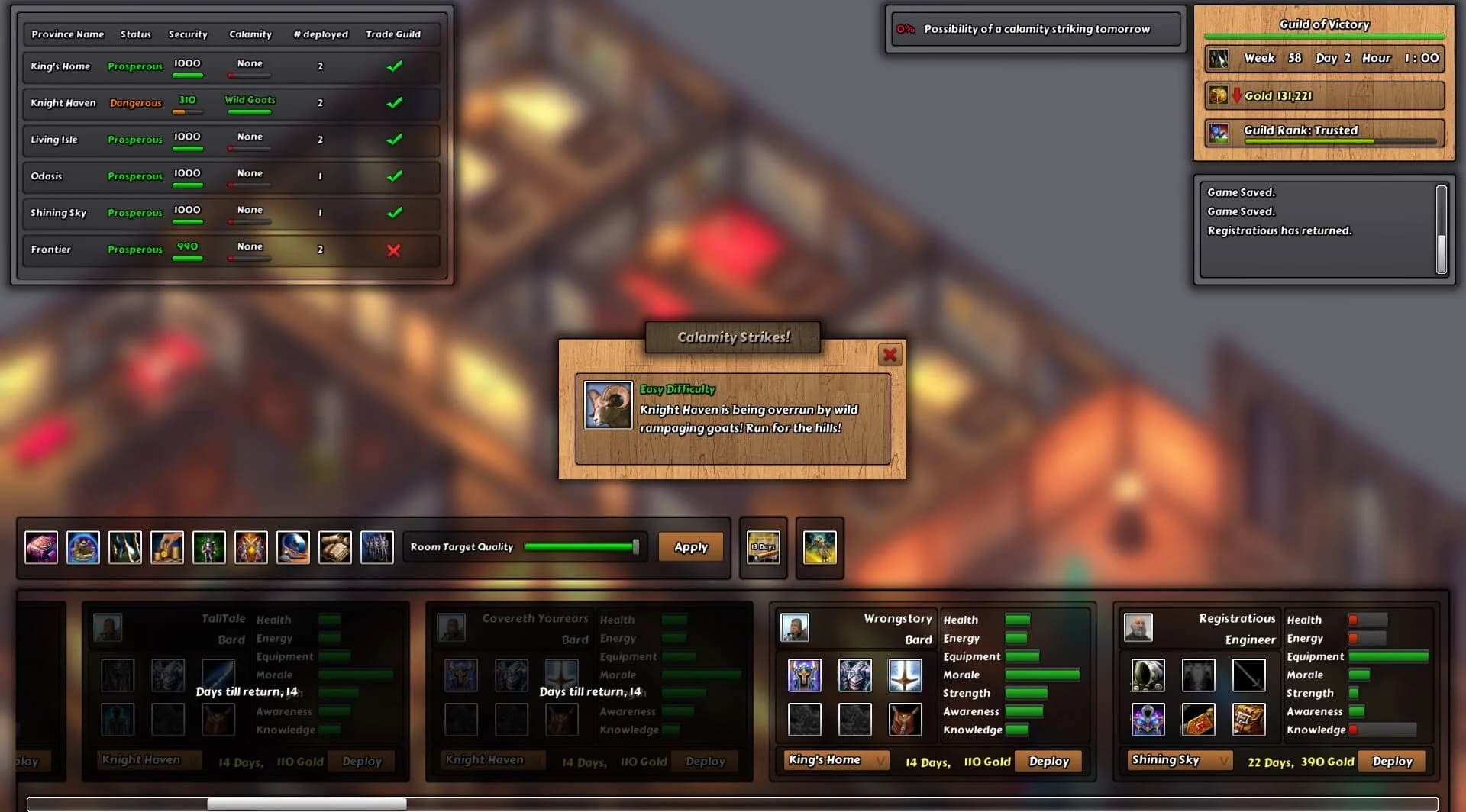Image resolution: width=1466 pixels, height=812 pixels.
Task: Open the golden hero icon beside 13 Days
Action: coord(819,547)
